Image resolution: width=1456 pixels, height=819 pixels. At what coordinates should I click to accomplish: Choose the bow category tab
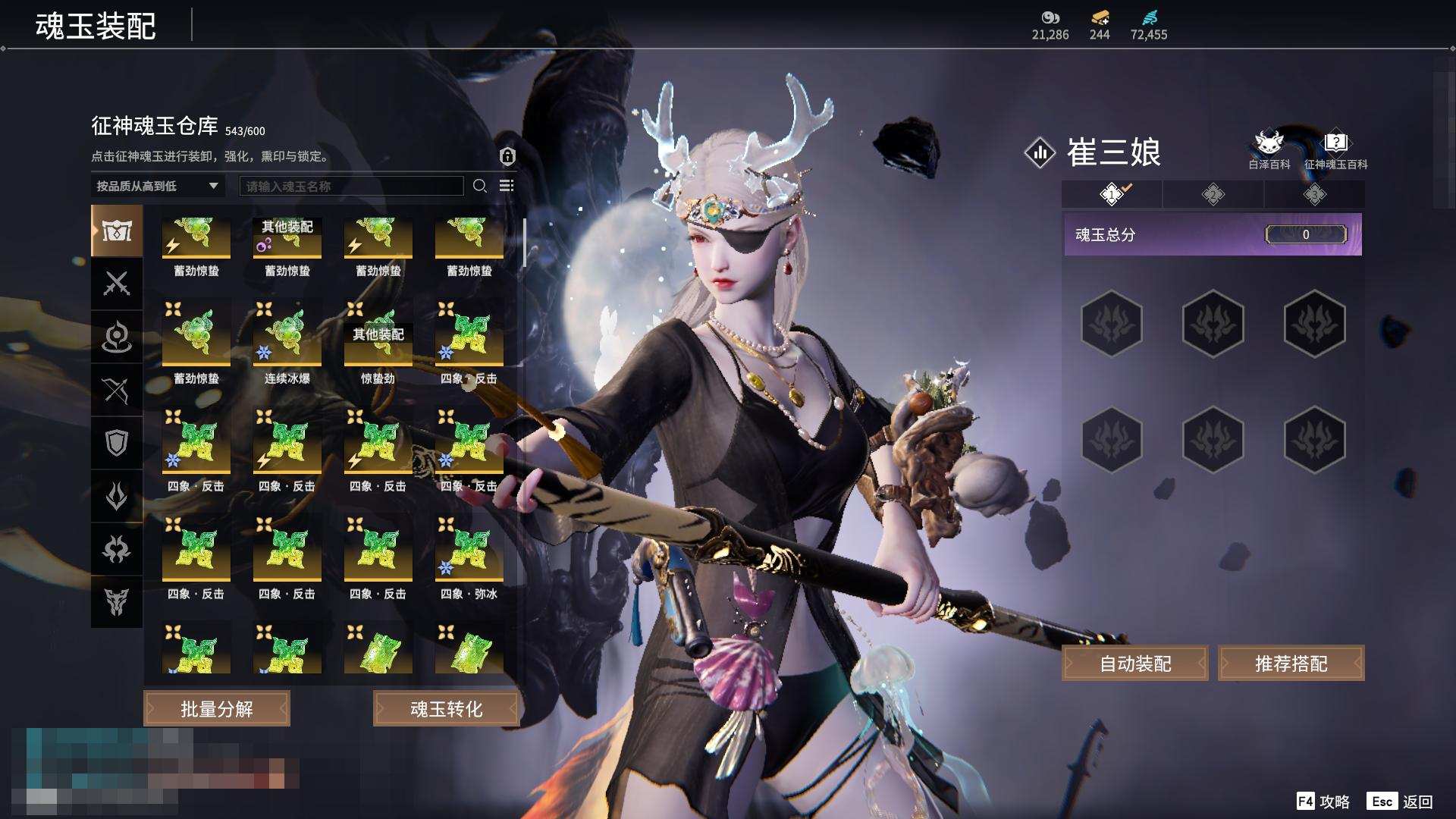116,390
